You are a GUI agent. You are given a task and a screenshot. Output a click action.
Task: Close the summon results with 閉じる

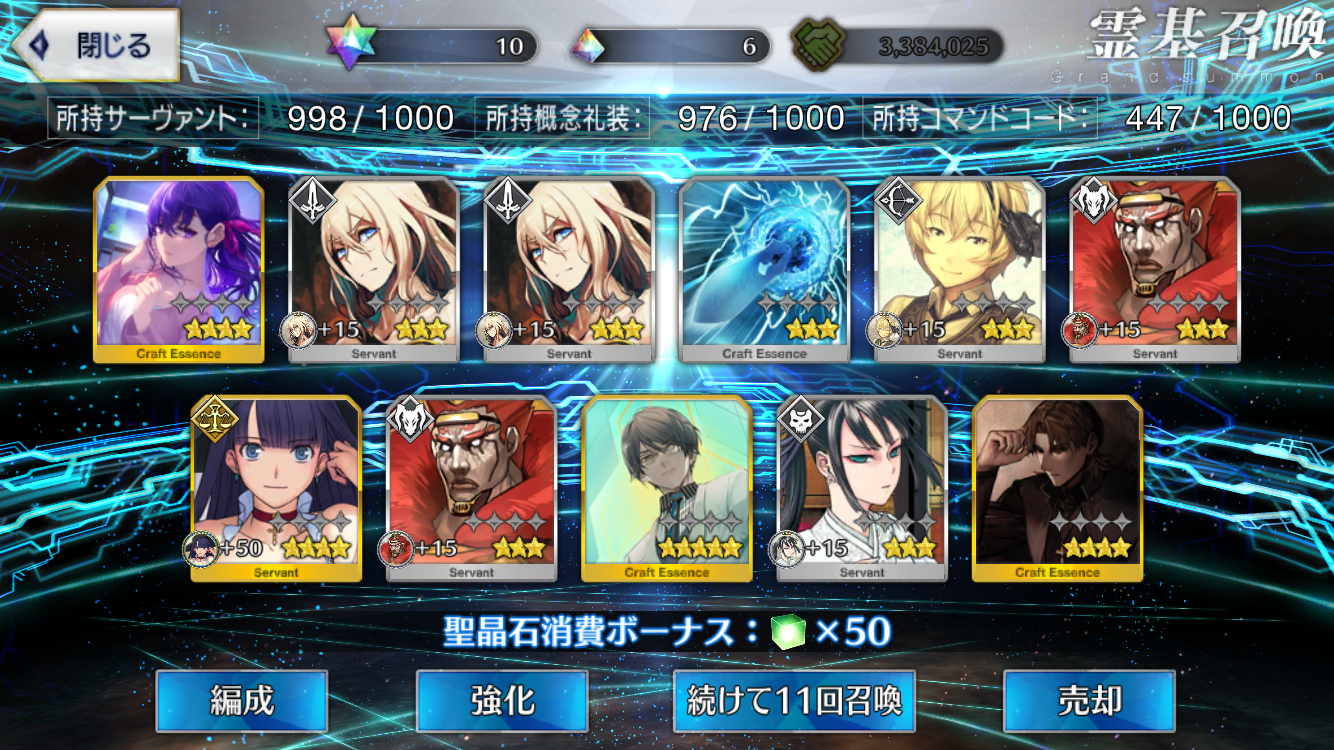97,46
